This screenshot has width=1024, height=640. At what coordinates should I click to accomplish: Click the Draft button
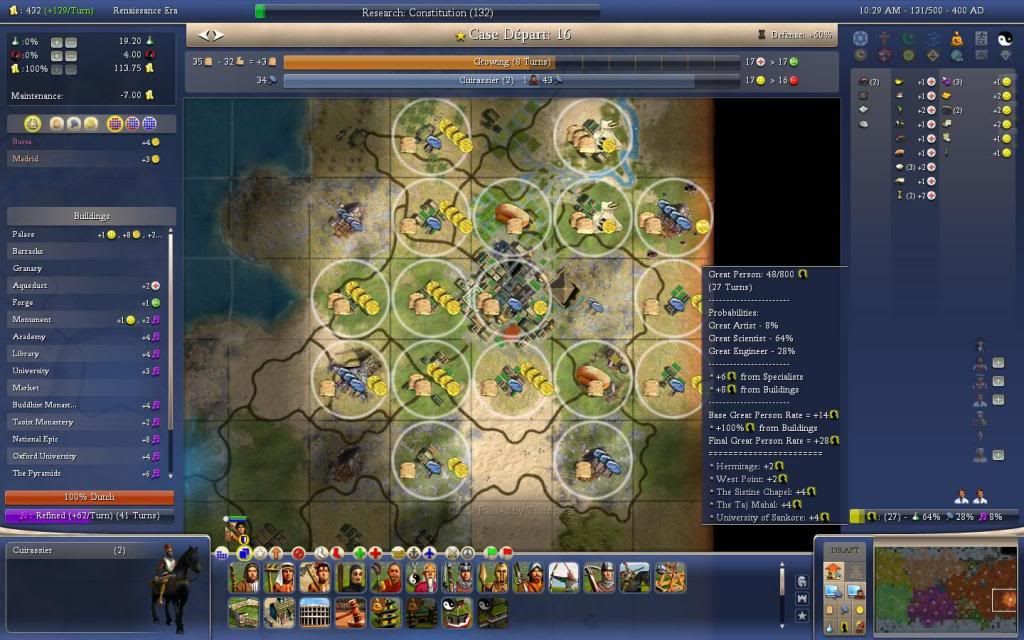[844, 551]
